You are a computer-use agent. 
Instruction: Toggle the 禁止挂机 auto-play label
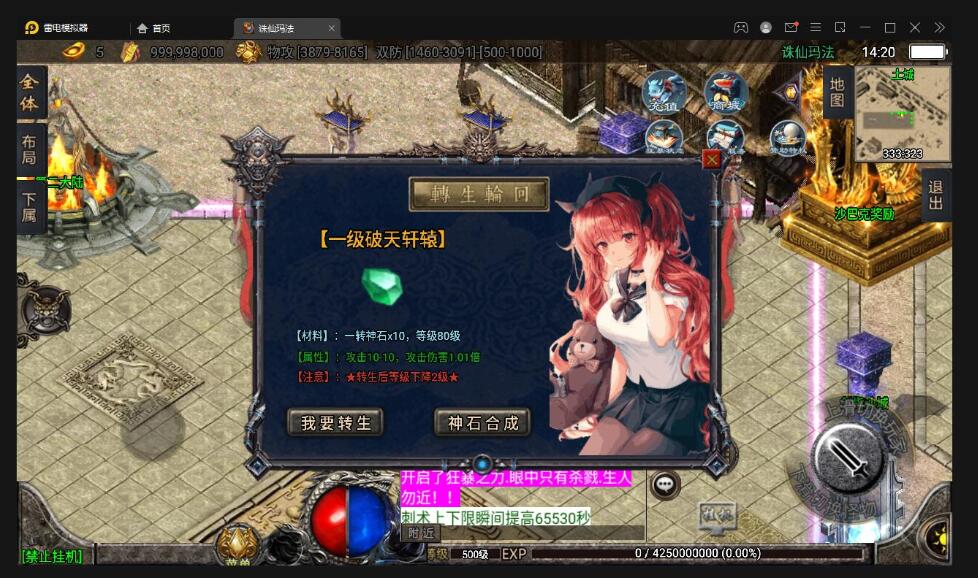(x=52, y=555)
